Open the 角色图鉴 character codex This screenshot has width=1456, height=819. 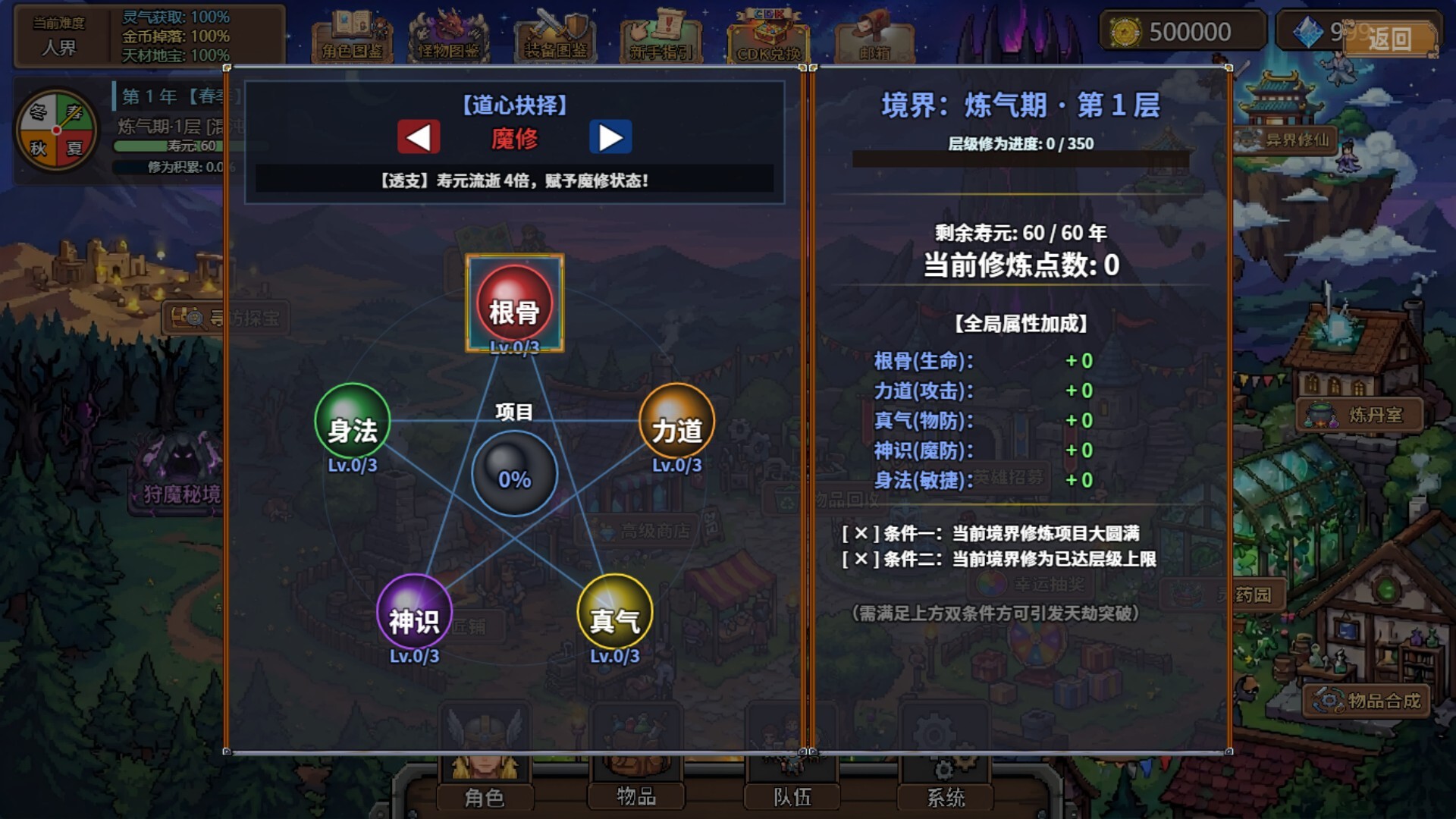351,36
